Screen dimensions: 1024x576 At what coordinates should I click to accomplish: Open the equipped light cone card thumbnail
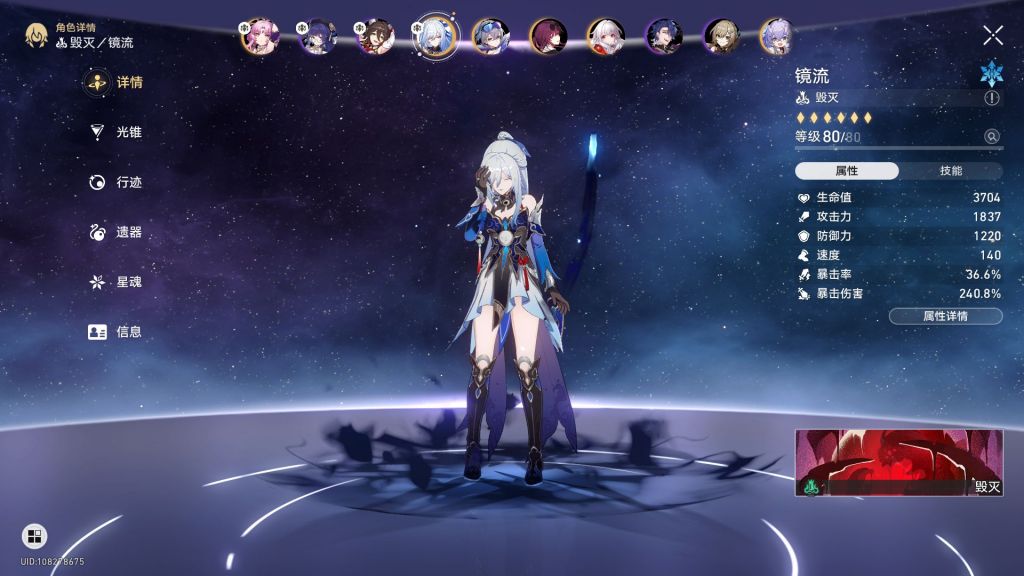[x=898, y=463]
